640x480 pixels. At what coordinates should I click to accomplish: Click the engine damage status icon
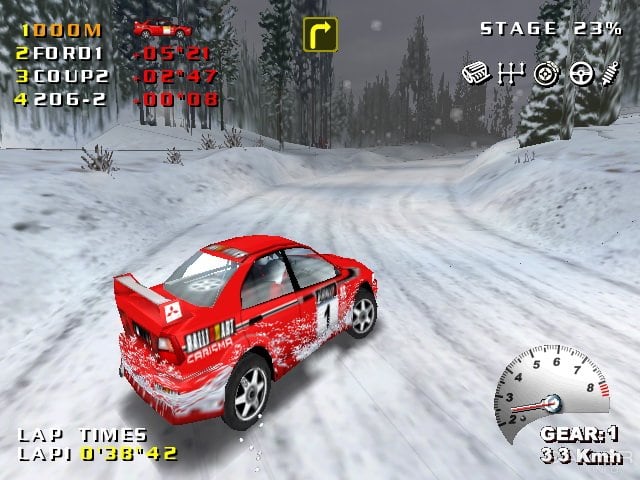point(476,72)
